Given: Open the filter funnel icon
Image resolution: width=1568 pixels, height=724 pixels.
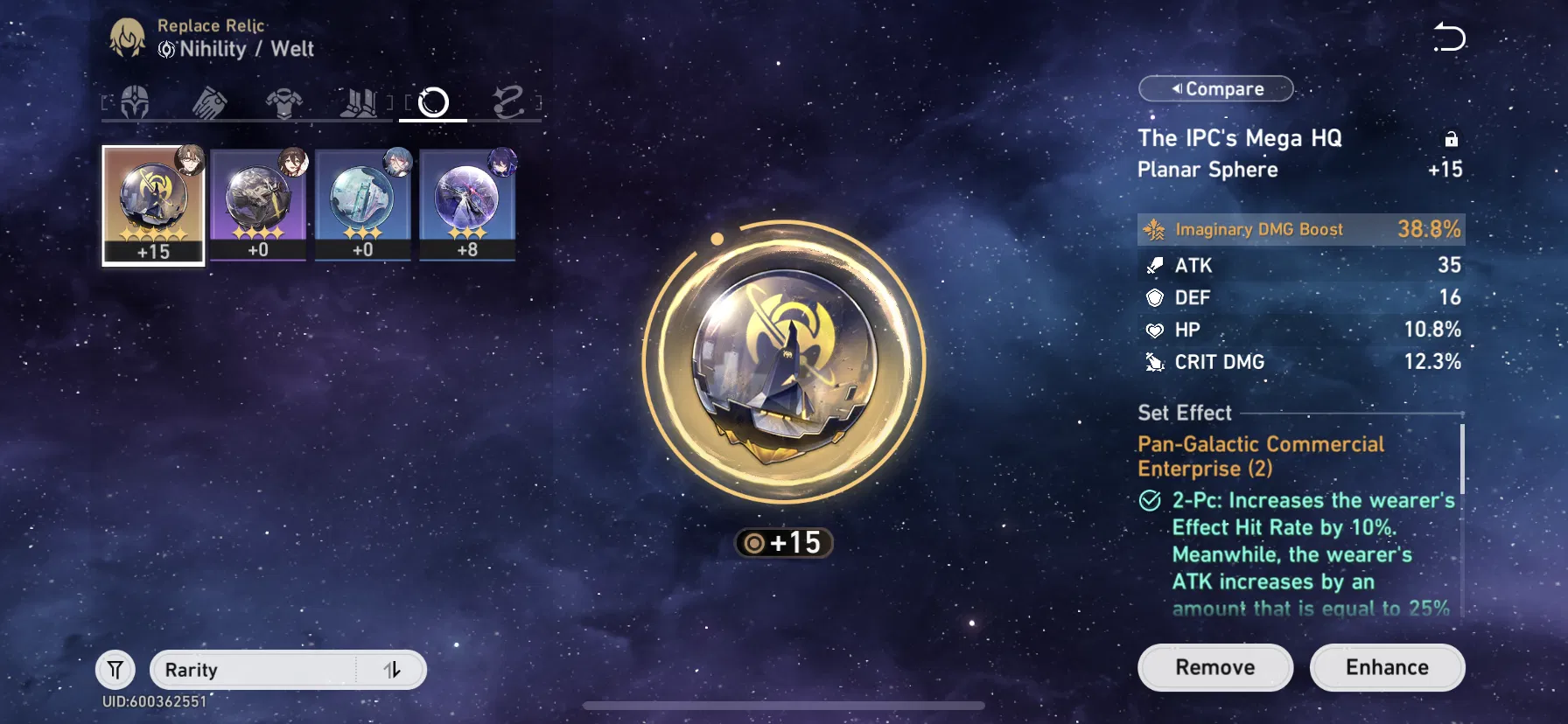Looking at the screenshot, I should coord(115,670).
